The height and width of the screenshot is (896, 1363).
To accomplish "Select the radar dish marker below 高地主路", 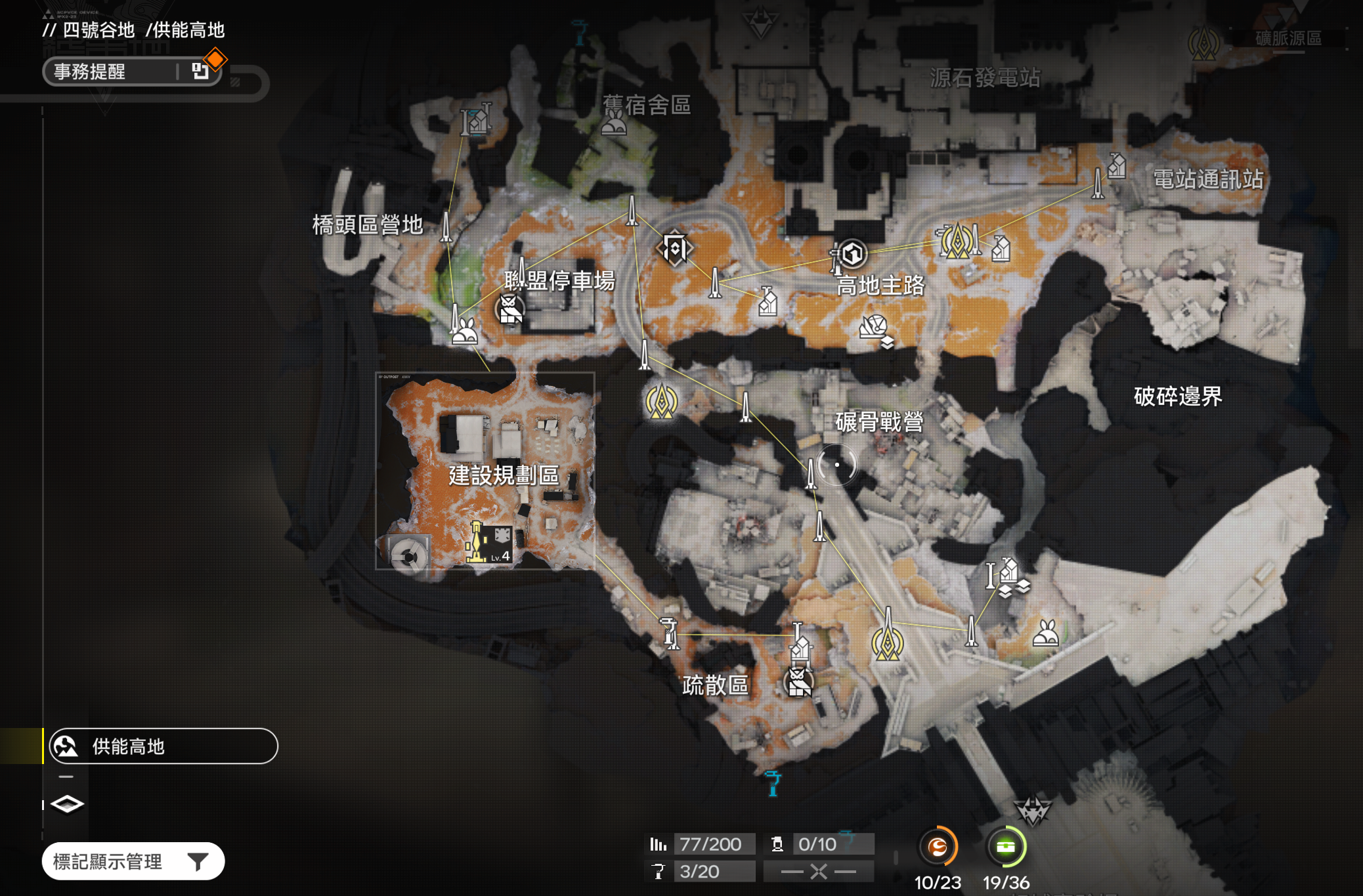I will coord(875,328).
